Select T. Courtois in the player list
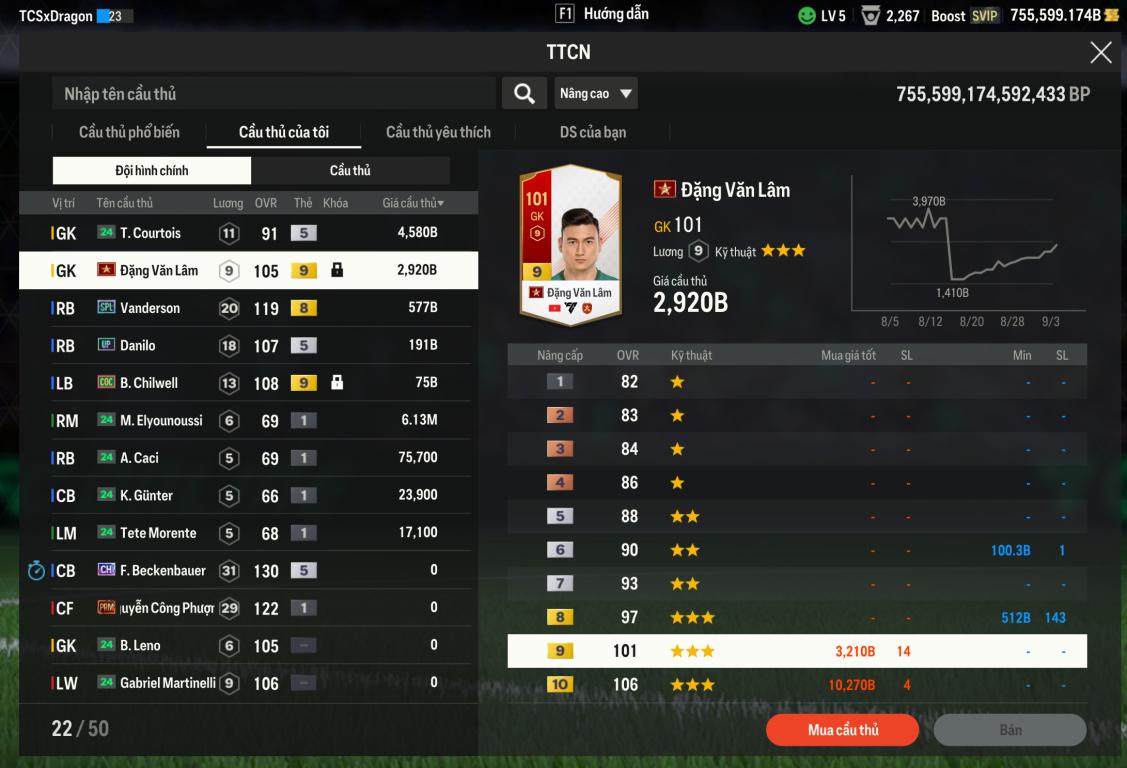Viewport: 1127px width, 768px height. point(248,233)
